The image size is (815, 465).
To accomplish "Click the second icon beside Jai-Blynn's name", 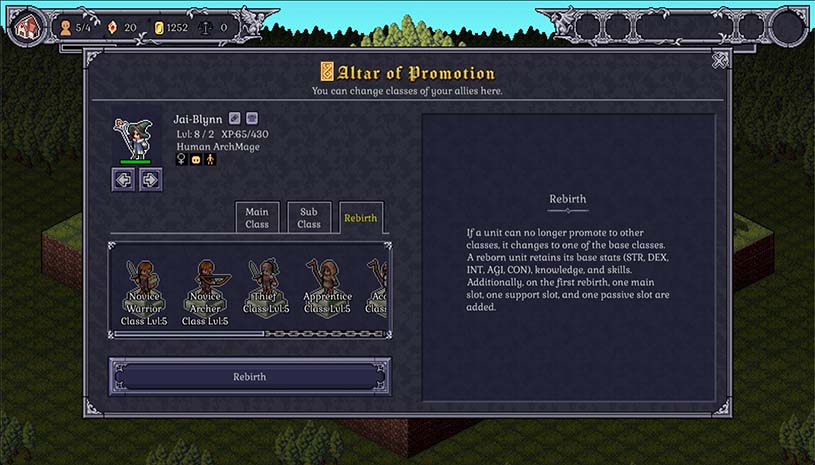I will click(x=252, y=118).
